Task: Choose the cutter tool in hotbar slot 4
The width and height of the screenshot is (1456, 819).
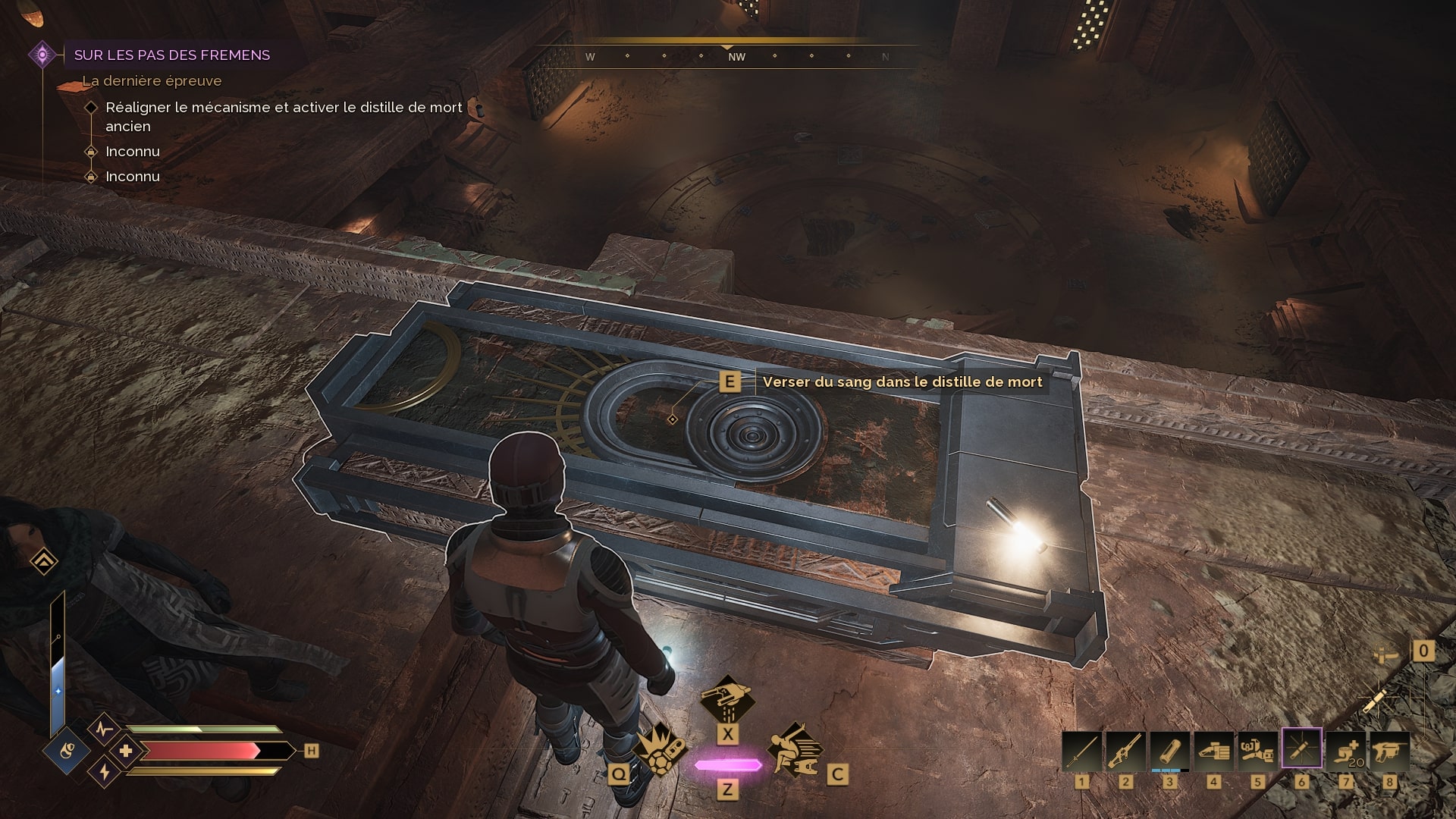Action: click(x=1213, y=751)
